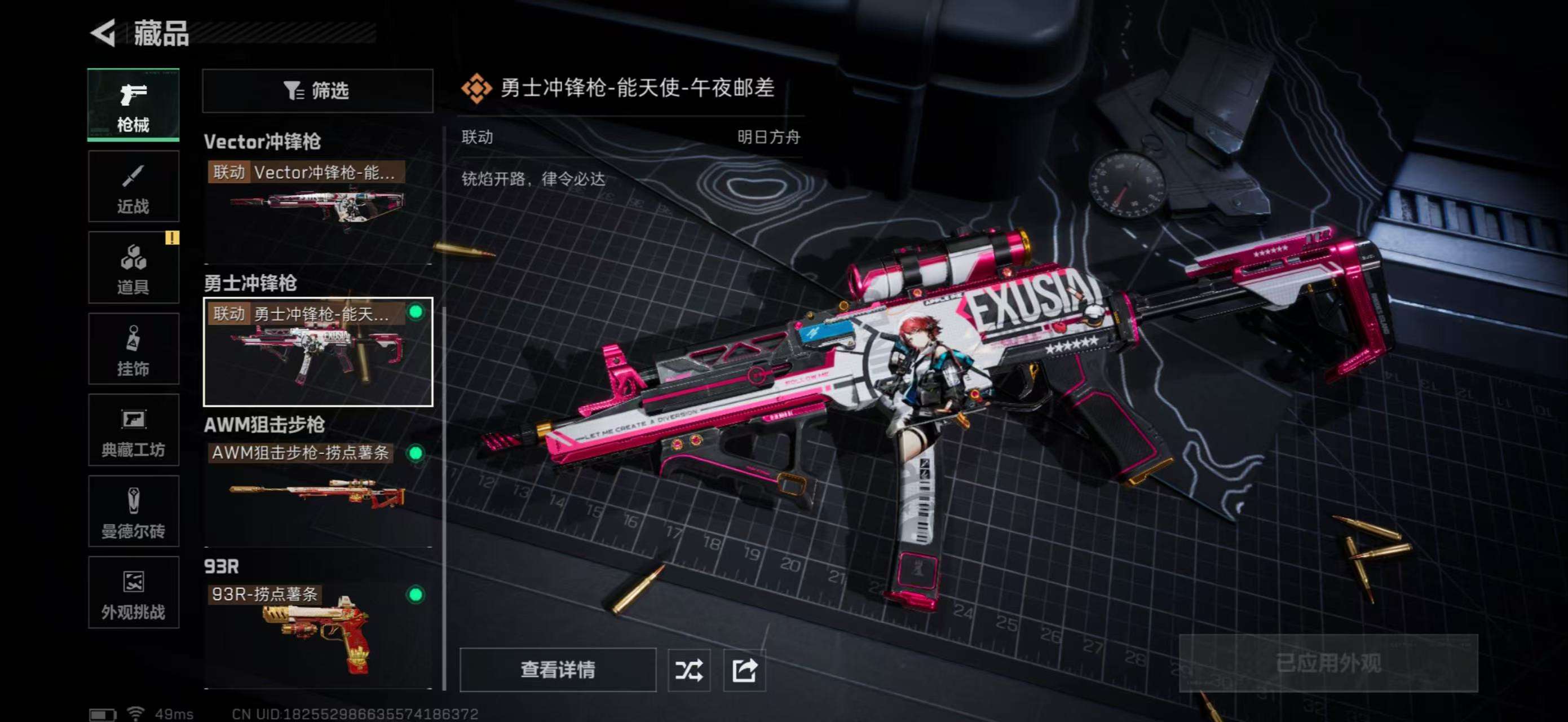The image size is (1568, 722).
Task: Open the 挂饰 (charms) category icon
Action: click(x=134, y=349)
